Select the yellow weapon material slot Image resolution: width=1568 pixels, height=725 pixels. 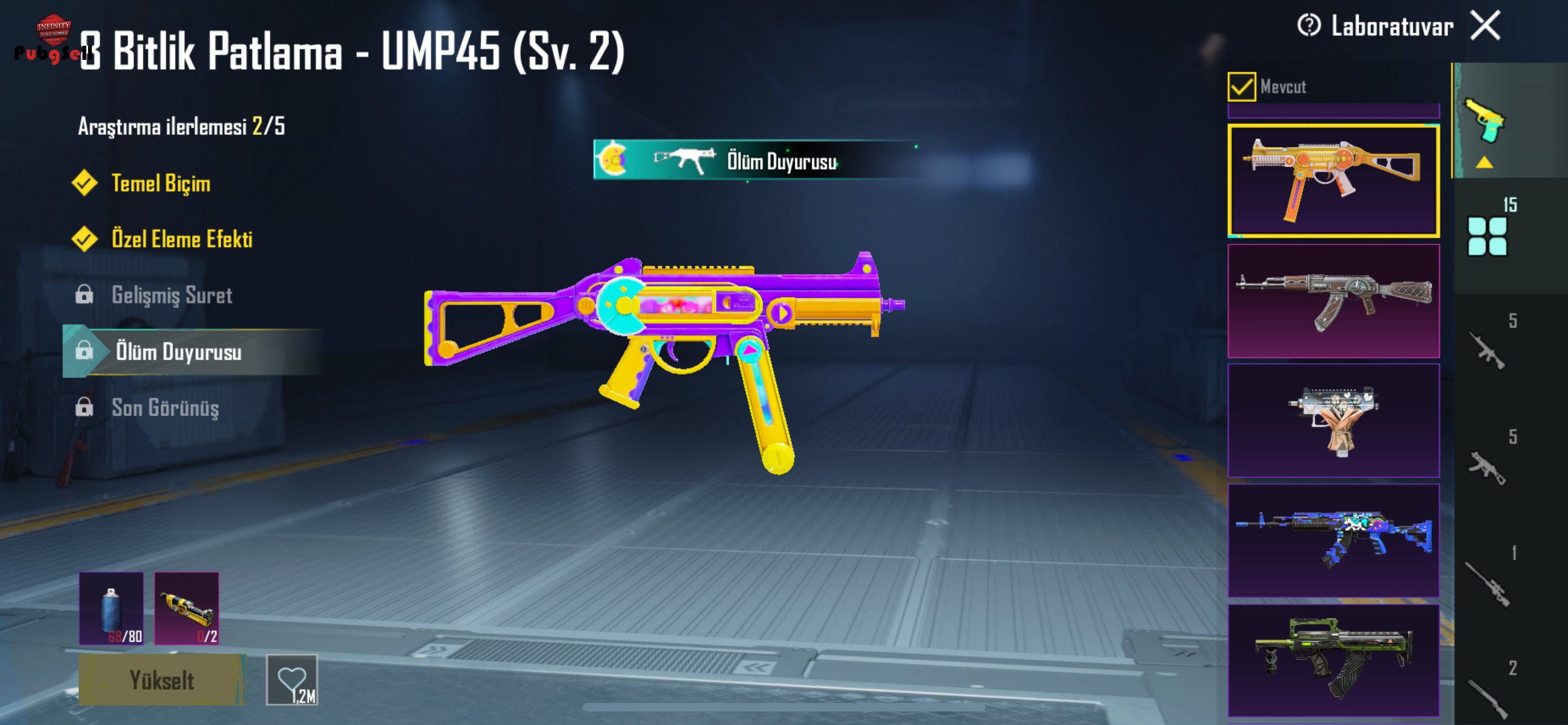tap(186, 608)
